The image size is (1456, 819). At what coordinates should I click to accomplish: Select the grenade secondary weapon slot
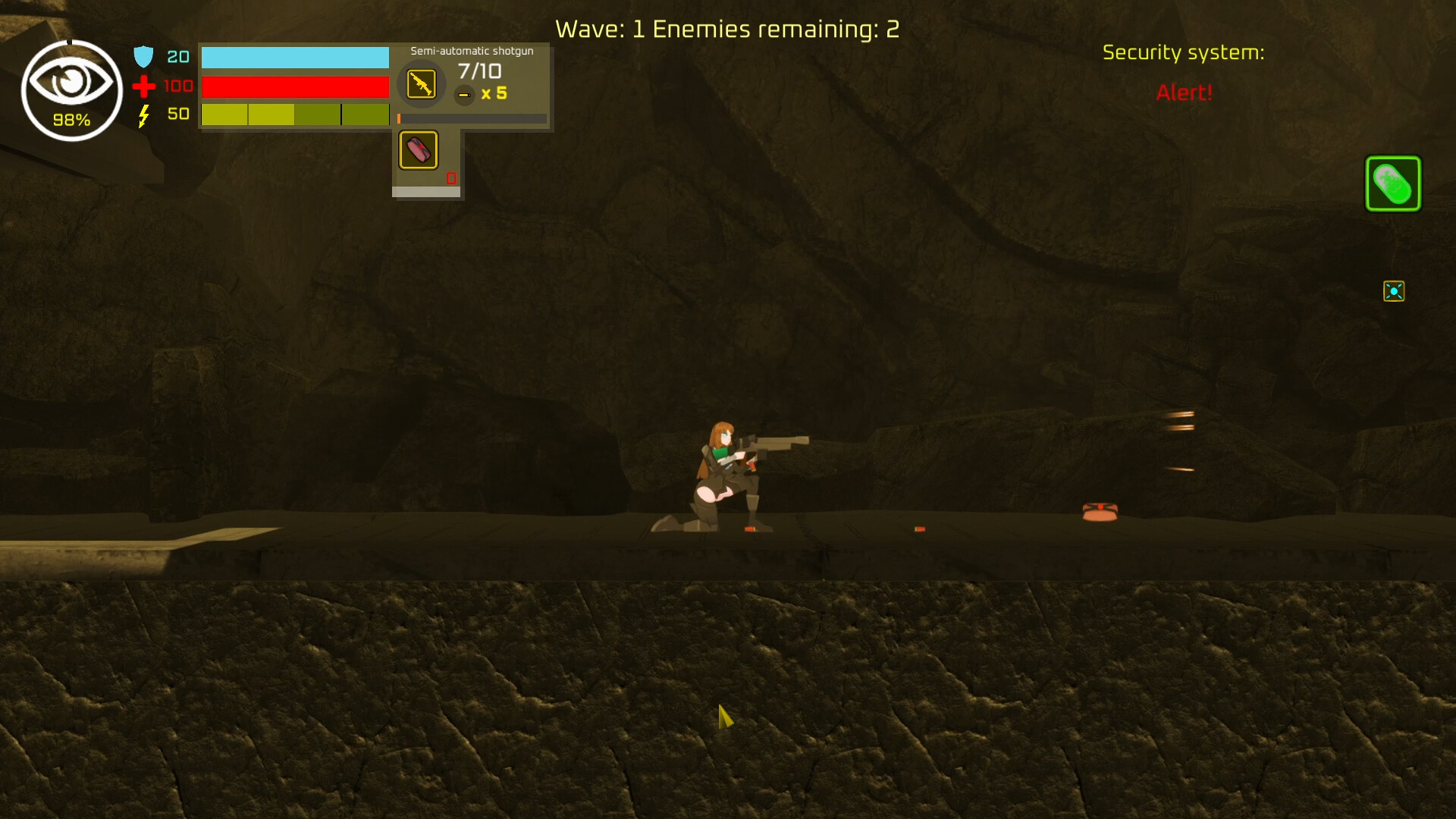pyautogui.click(x=418, y=149)
